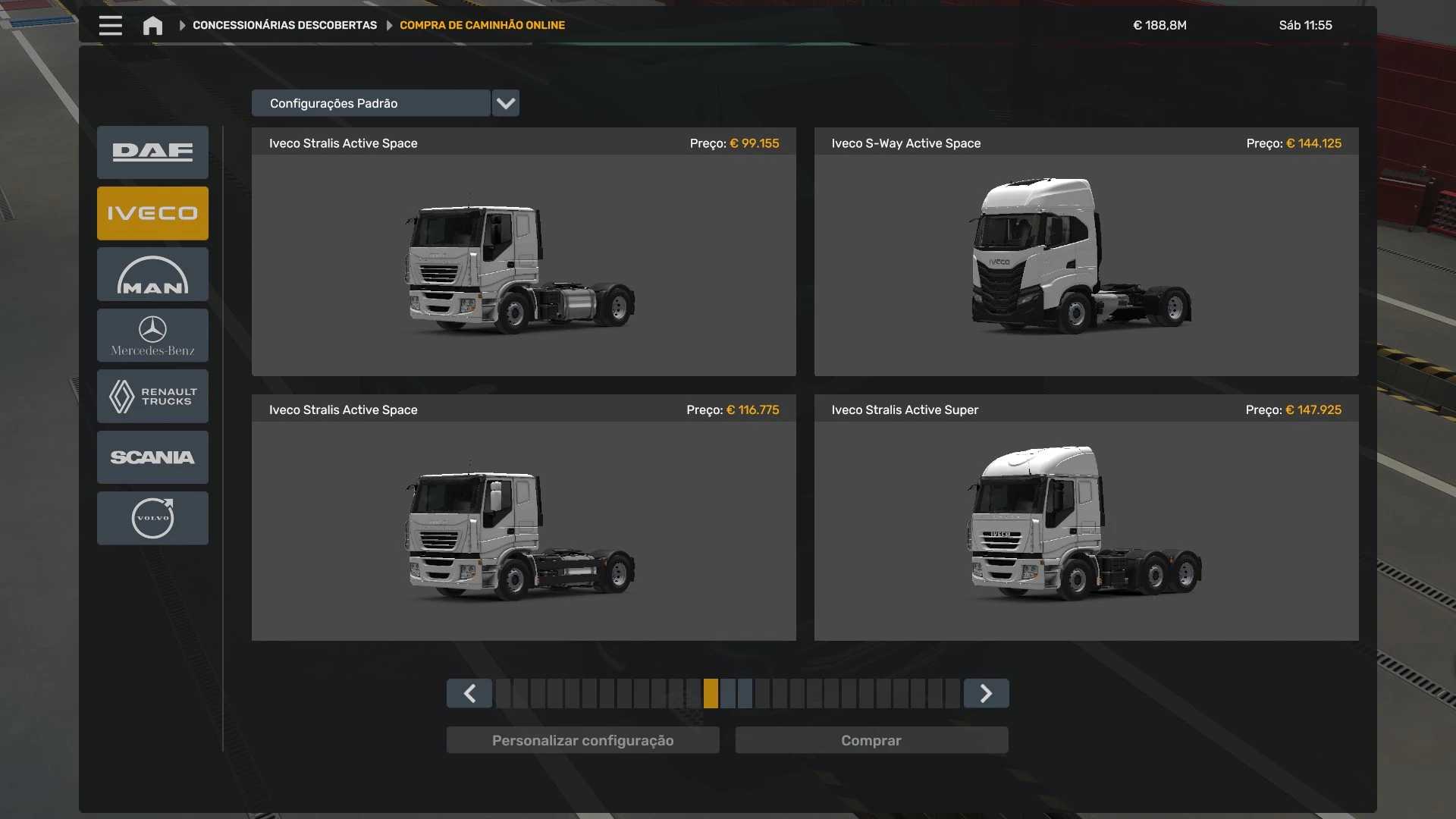Choose the Mercedes-Benz brand tab
This screenshot has height=819, width=1456.
point(152,335)
